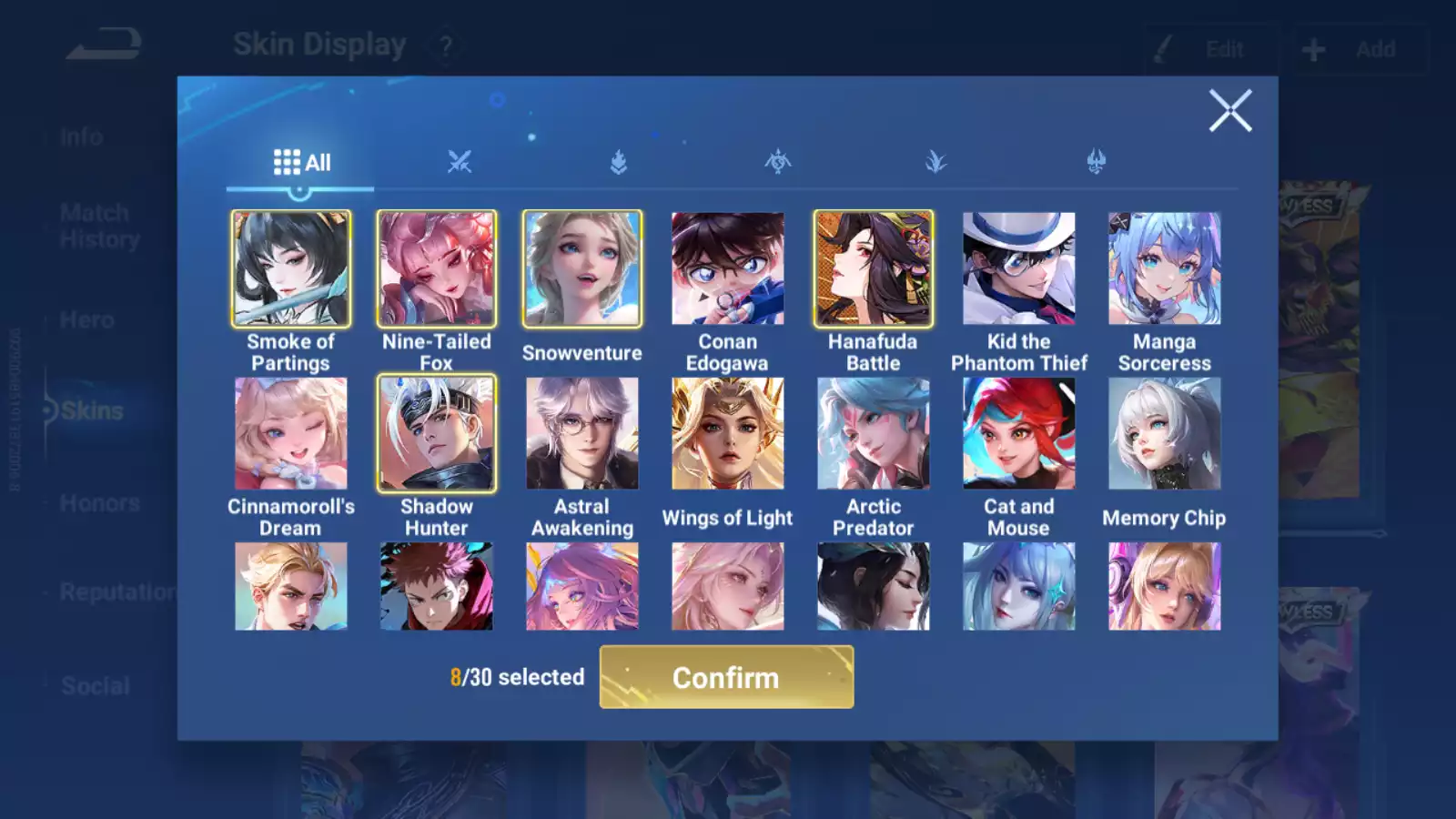Image resolution: width=1456 pixels, height=819 pixels.
Task: Expand the Match History sidebar entry
Action: tap(95, 225)
